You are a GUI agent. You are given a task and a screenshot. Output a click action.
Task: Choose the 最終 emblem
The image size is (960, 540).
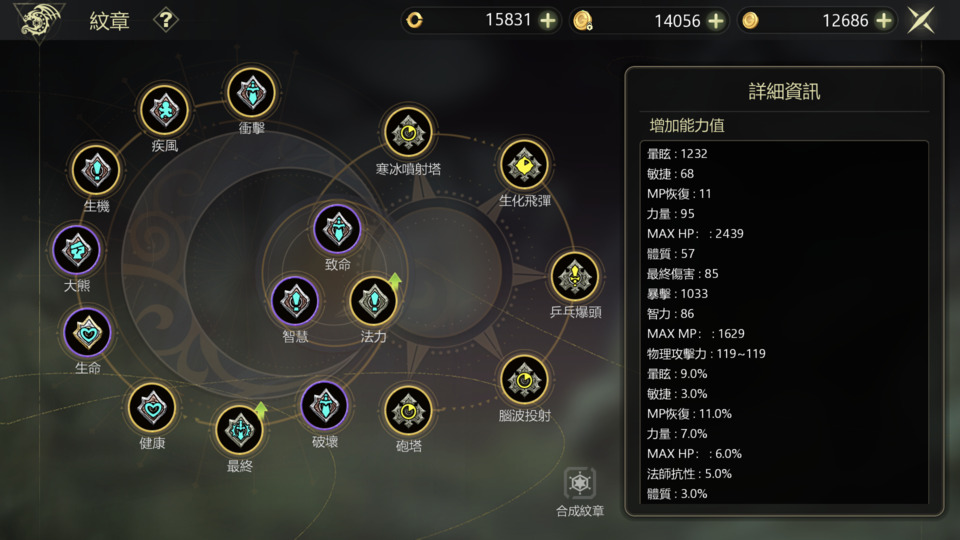point(240,430)
